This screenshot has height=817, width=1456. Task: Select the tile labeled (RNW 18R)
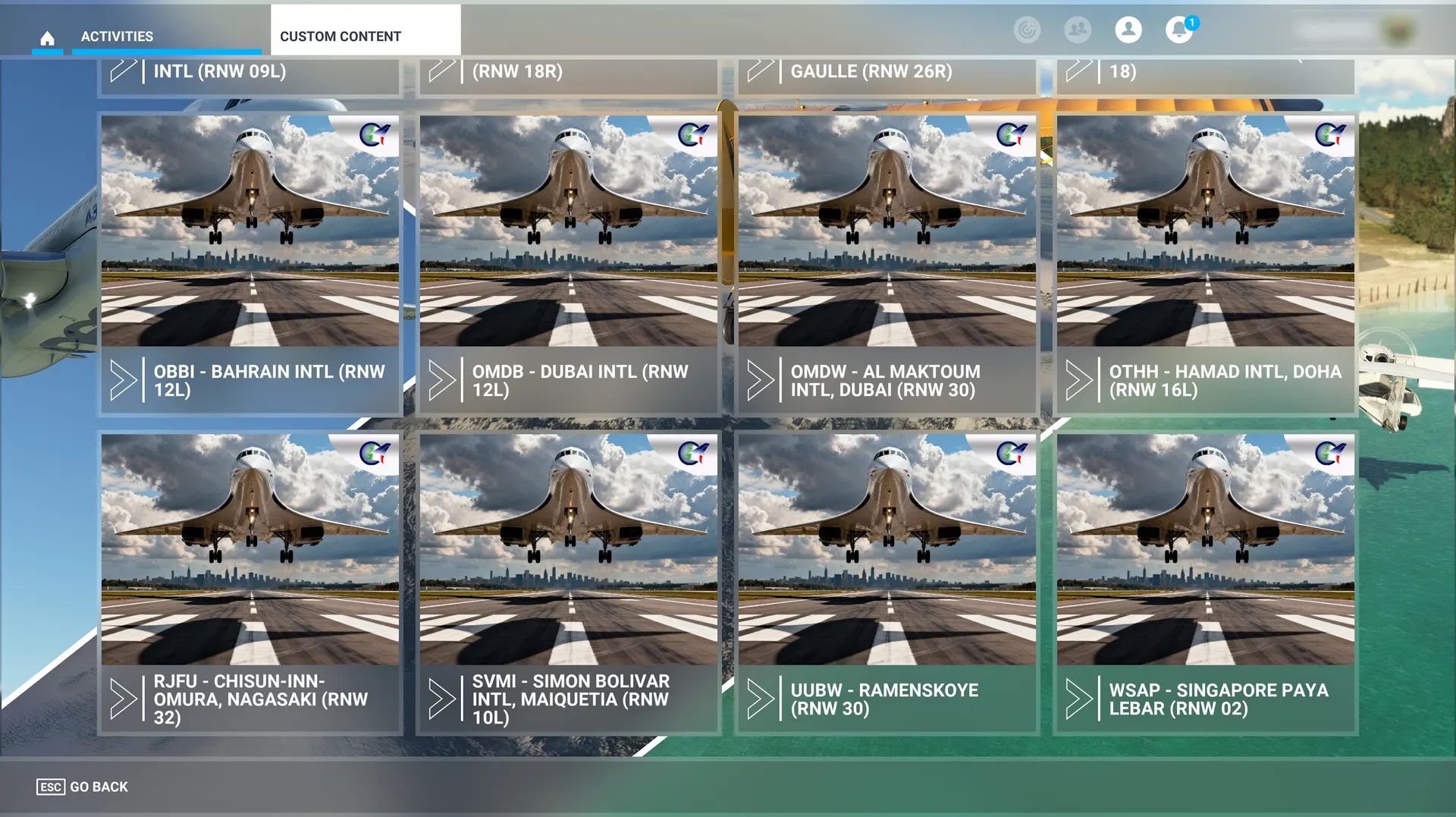569,74
